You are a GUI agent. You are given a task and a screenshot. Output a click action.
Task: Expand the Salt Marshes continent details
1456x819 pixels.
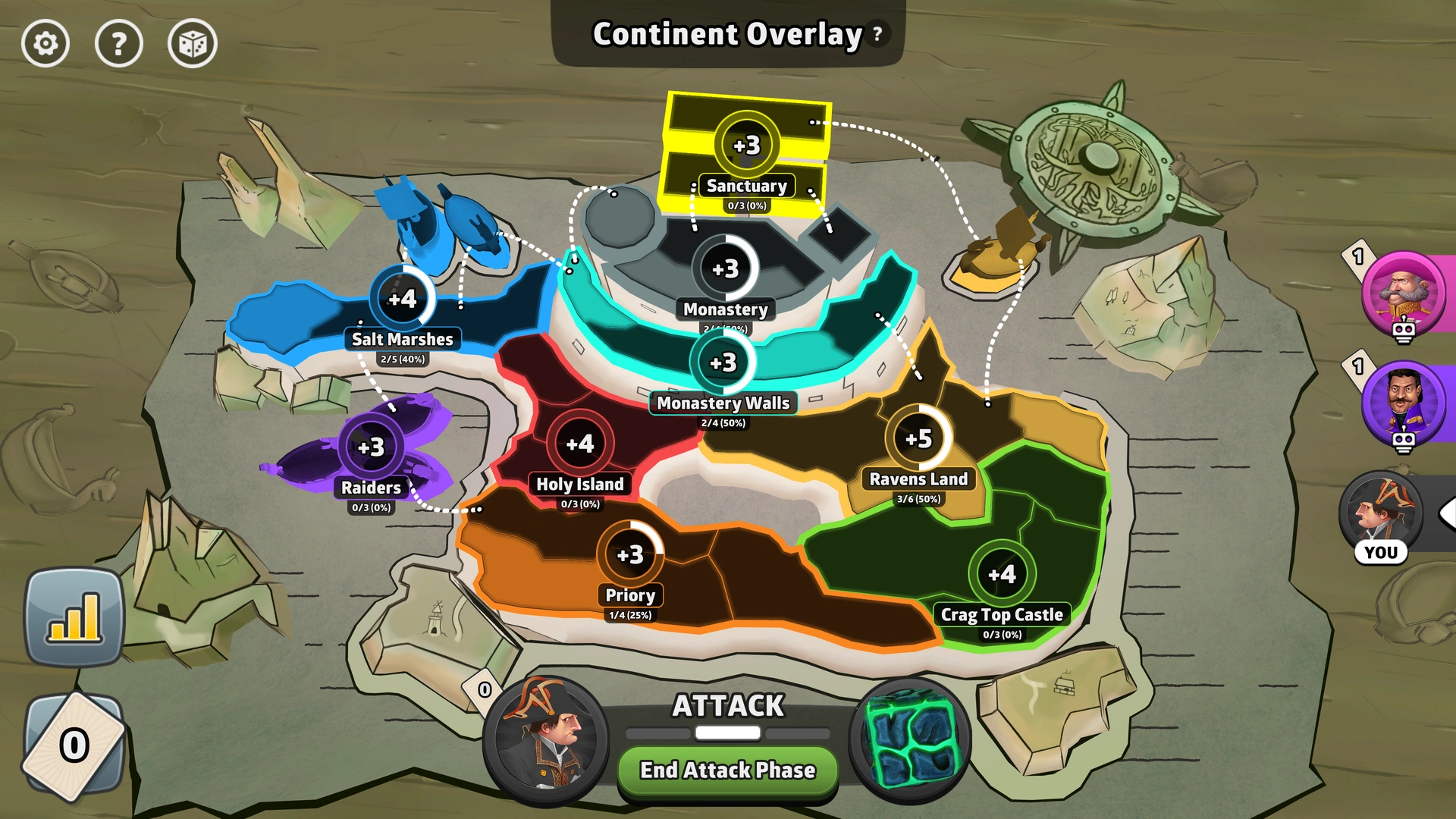click(404, 300)
